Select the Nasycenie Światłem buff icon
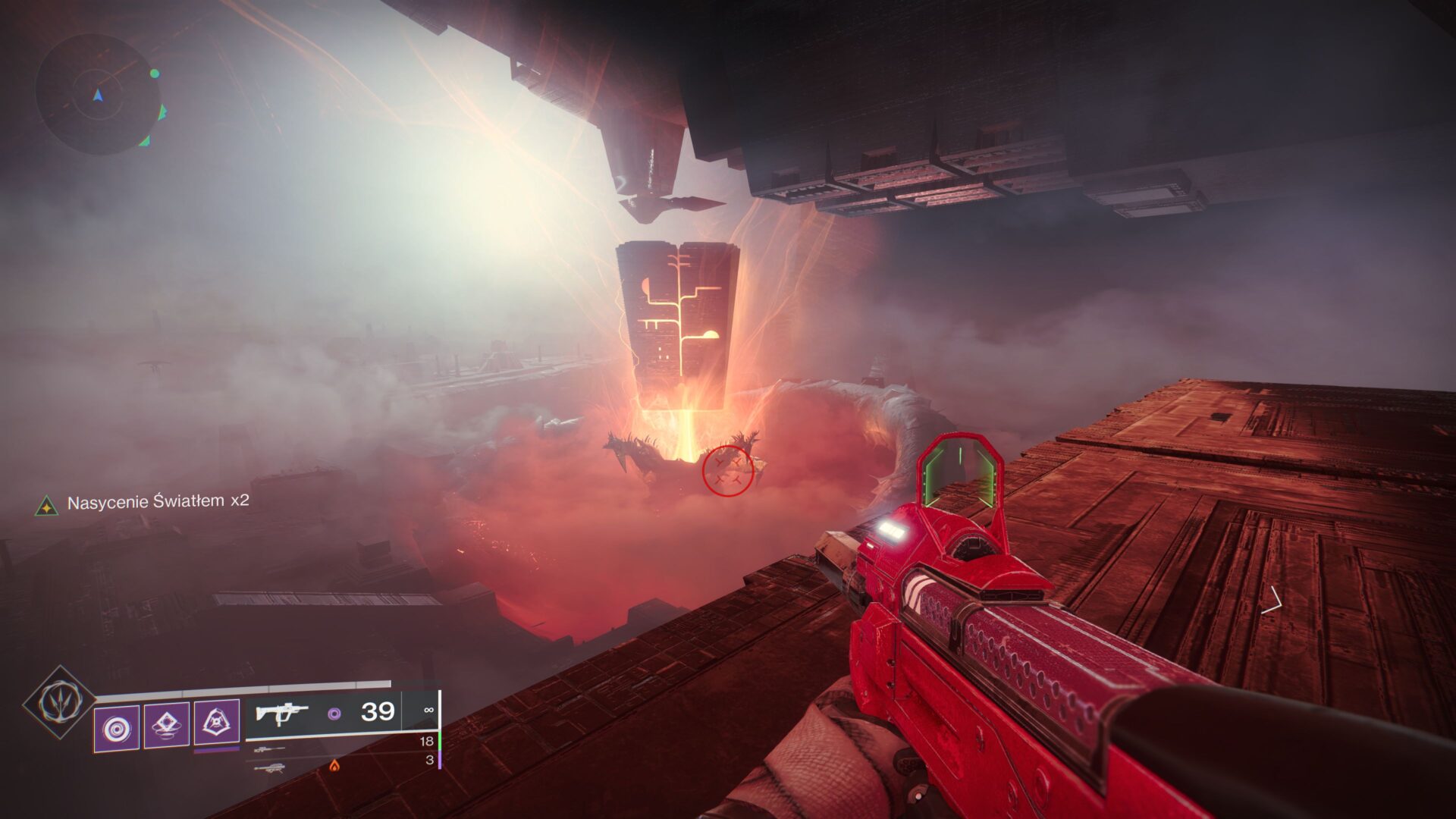The height and width of the screenshot is (819, 1456). (47, 506)
